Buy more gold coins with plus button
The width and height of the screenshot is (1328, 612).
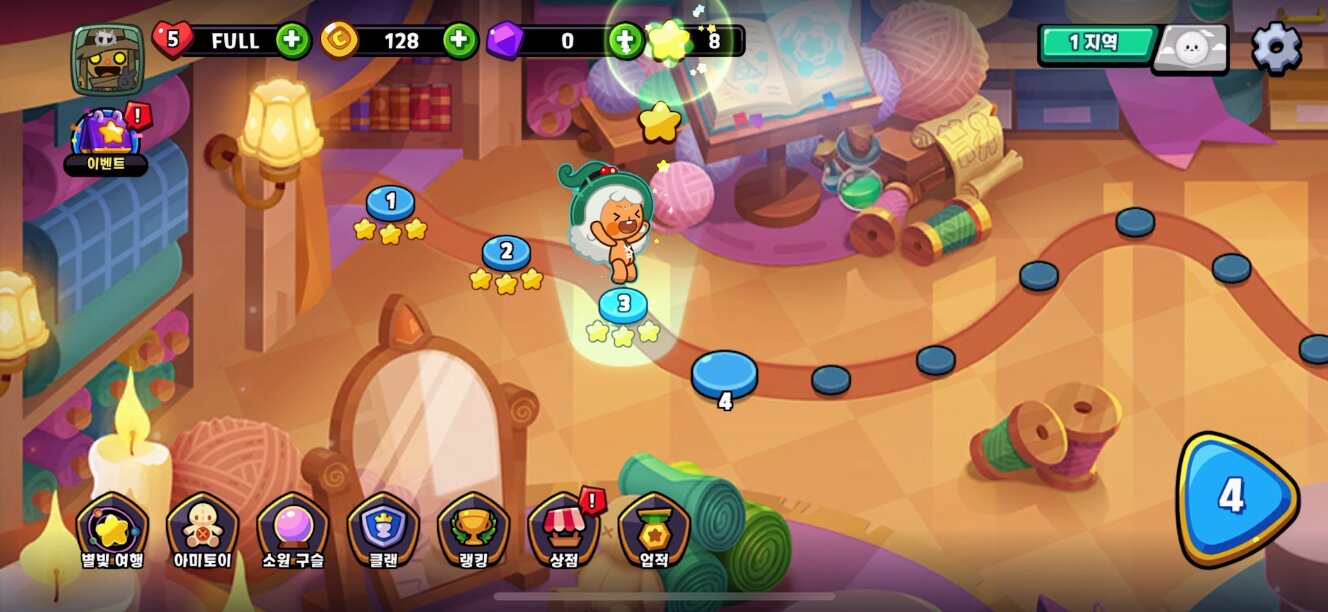[x=460, y=41]
